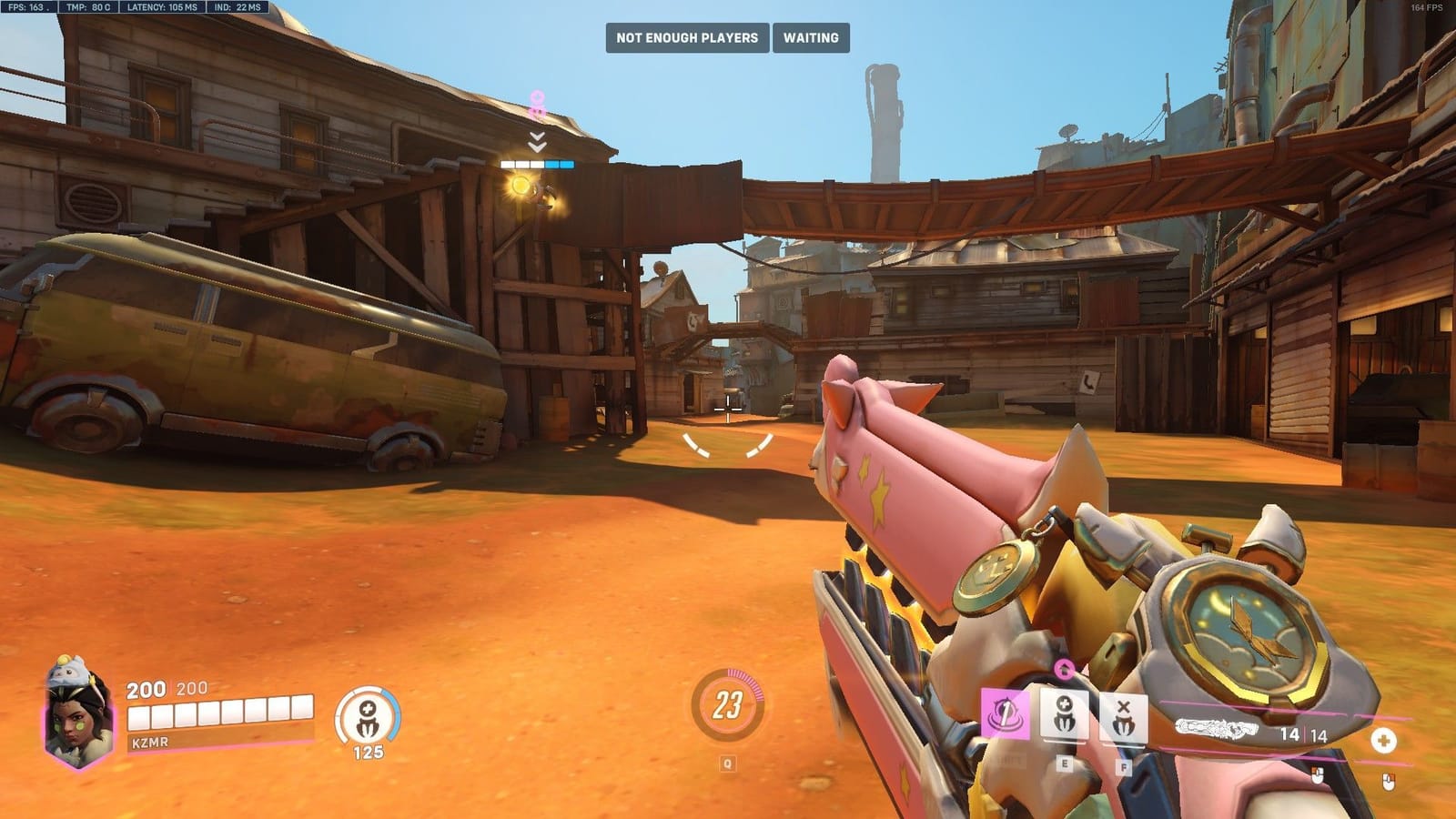Click the weapon signature icon next to ammo count
Screen dimensions: 1456x819
(1218, 728)
